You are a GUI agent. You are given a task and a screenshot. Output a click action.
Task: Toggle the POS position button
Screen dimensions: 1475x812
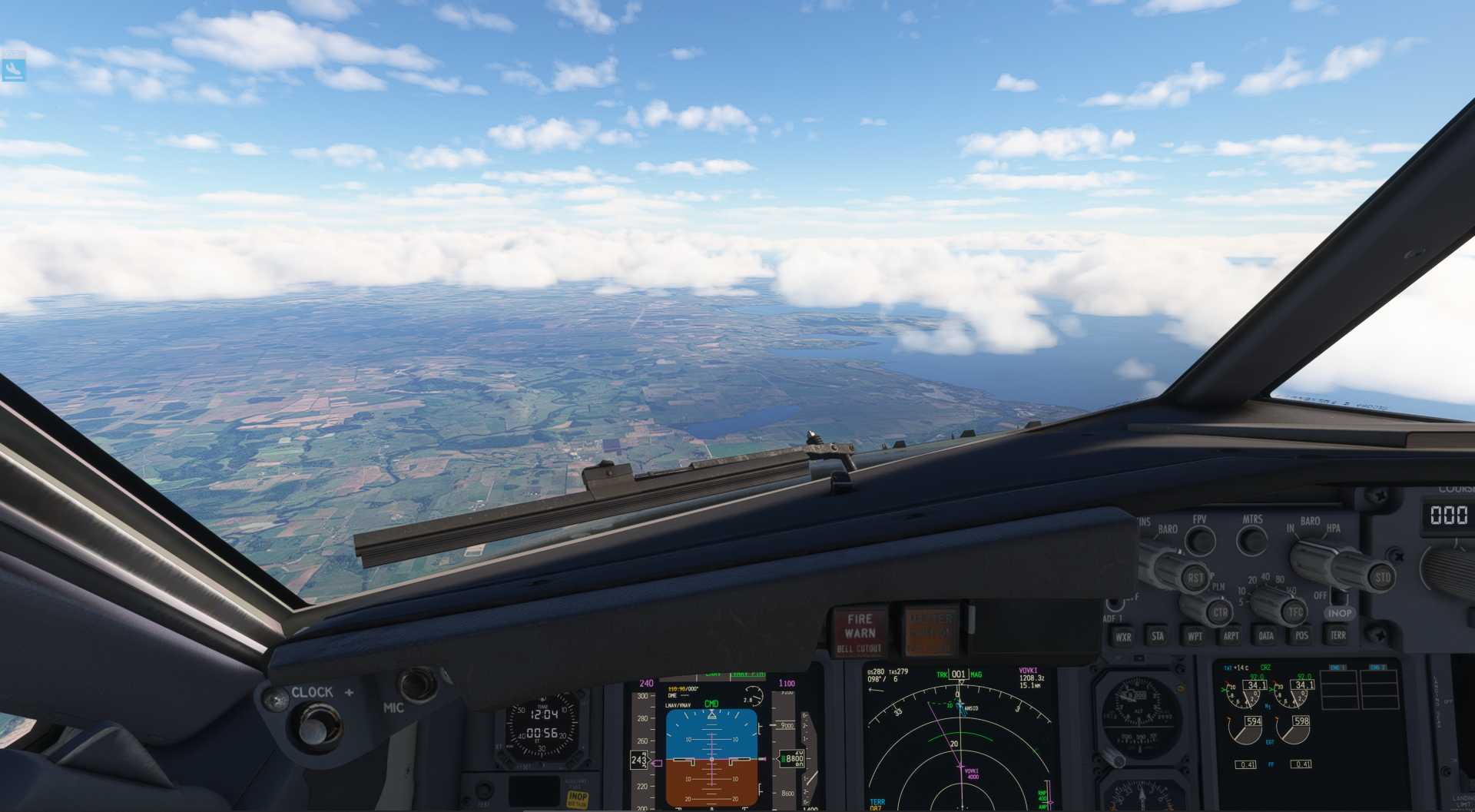[x=1301, y=635]
